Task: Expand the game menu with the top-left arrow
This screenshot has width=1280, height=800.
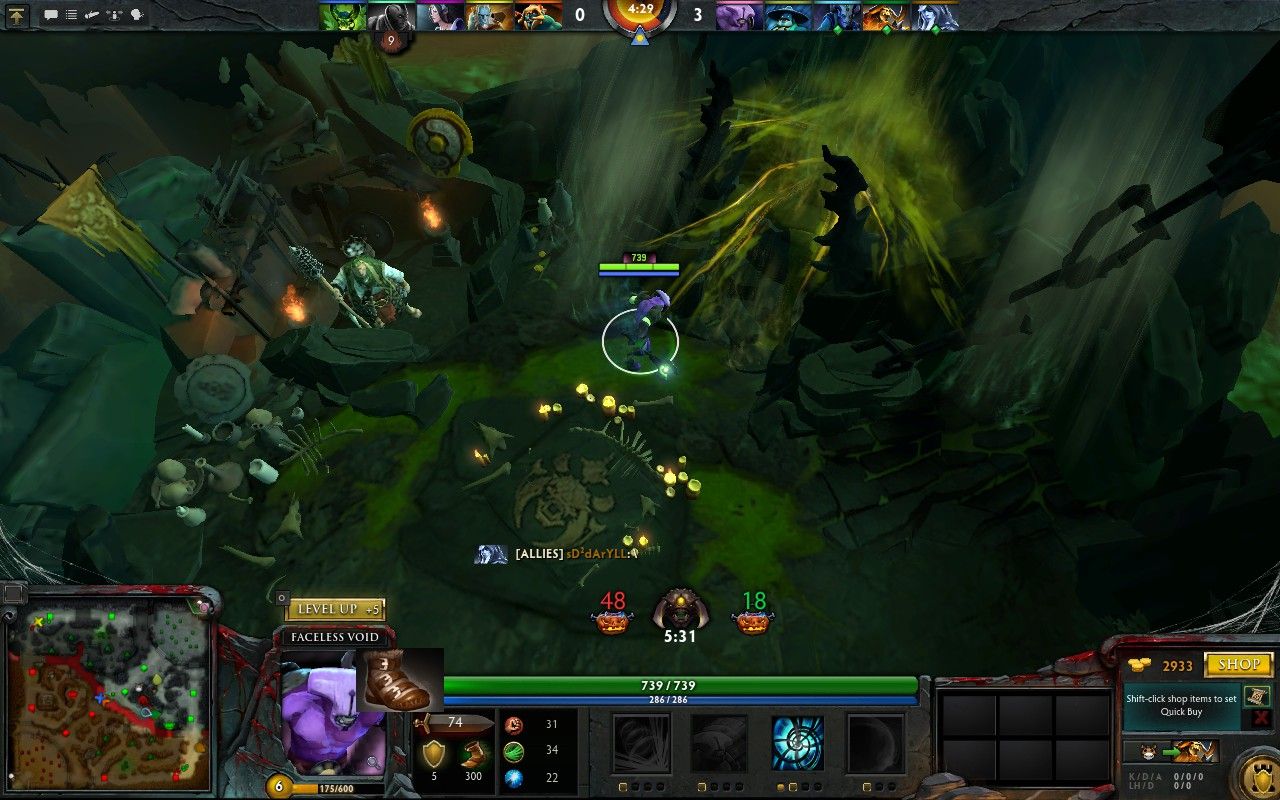Action: click(17, 16)
